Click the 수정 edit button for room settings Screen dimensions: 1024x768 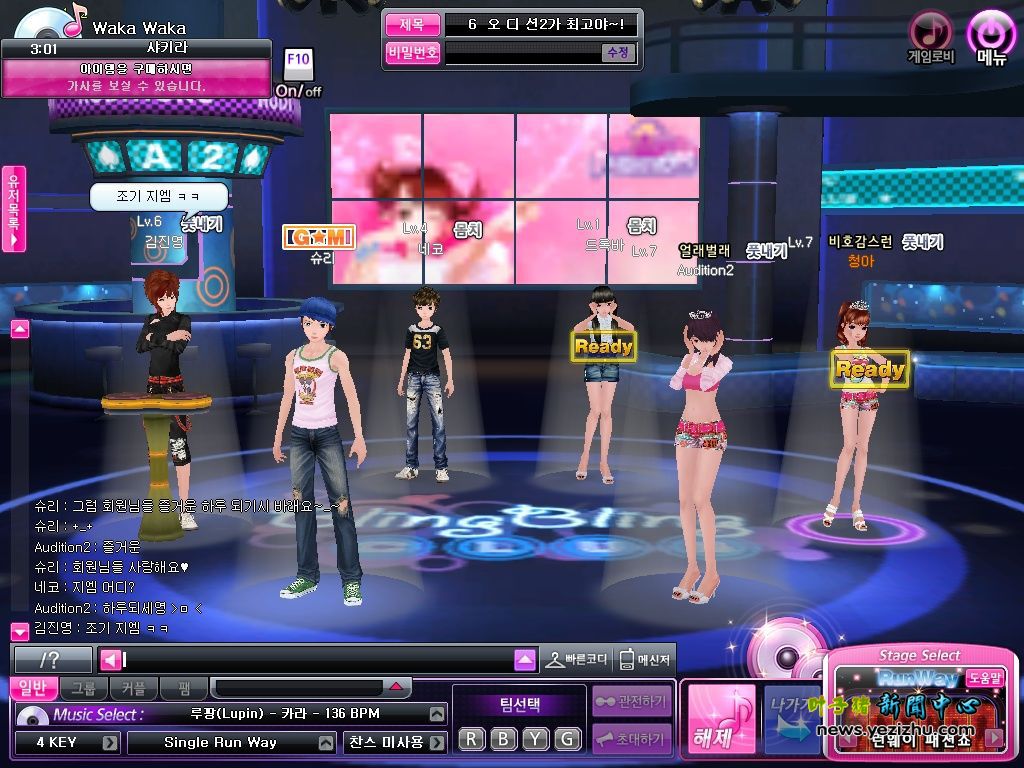pos(617,52)
